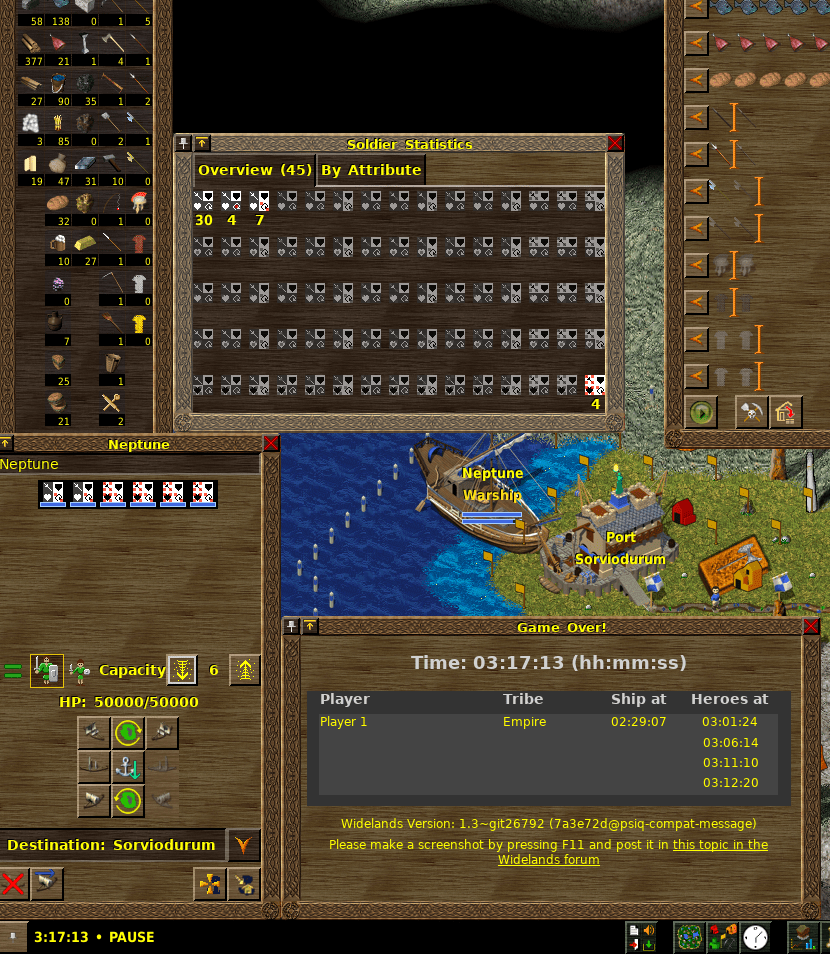Switch to the By Attribute tab
The image size is (830, 954).
(x=371, y=170)
